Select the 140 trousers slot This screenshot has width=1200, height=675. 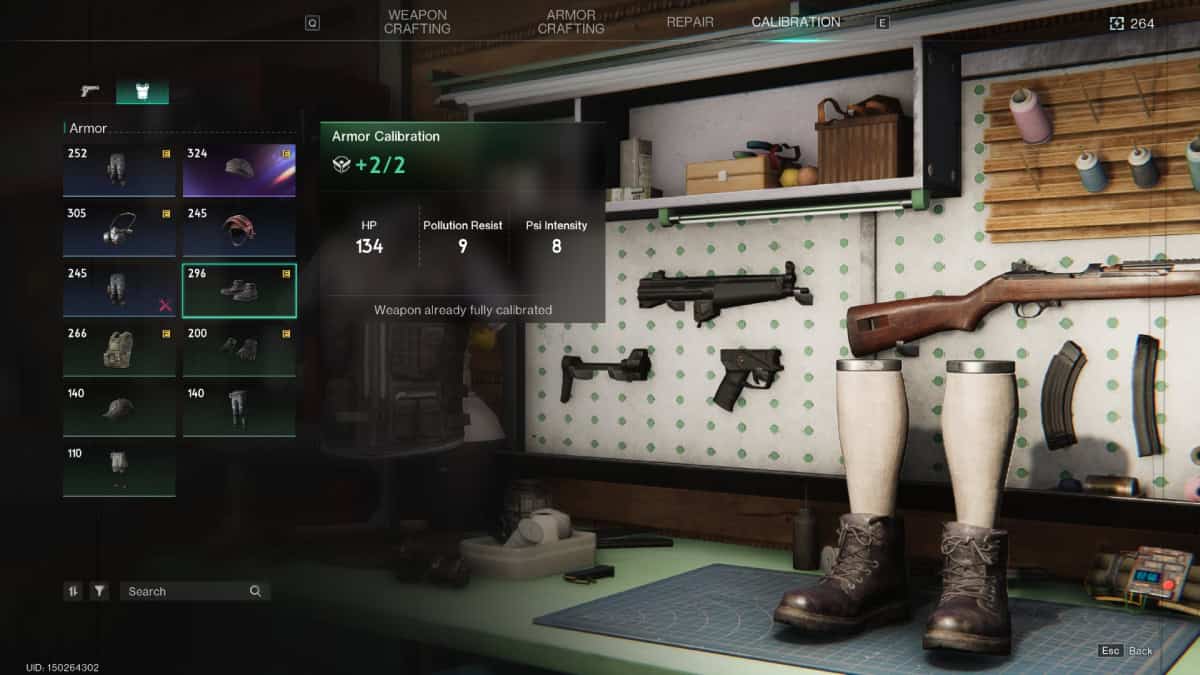[x=239, y=409]
